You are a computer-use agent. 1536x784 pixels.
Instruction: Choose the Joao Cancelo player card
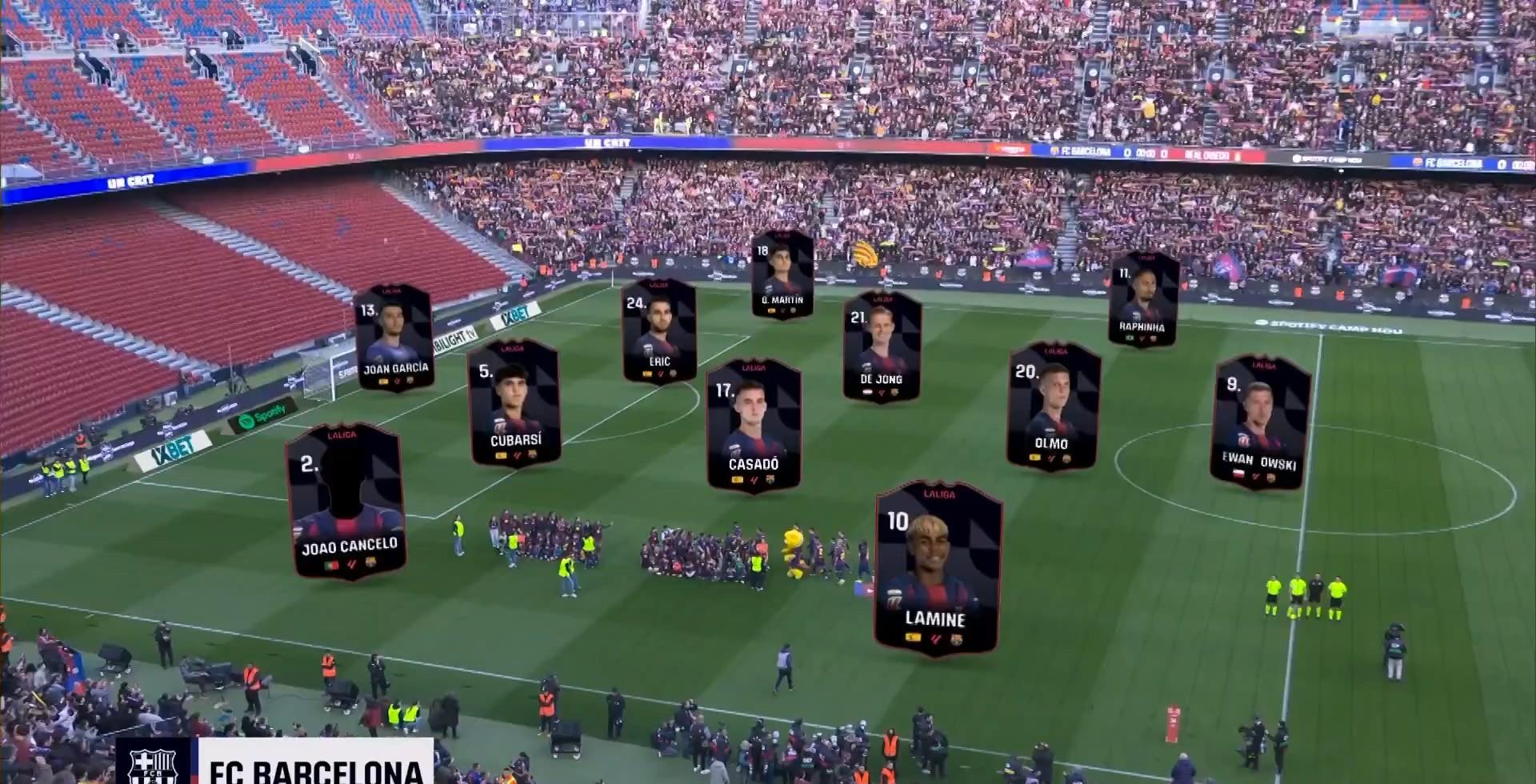pos(346,502)
